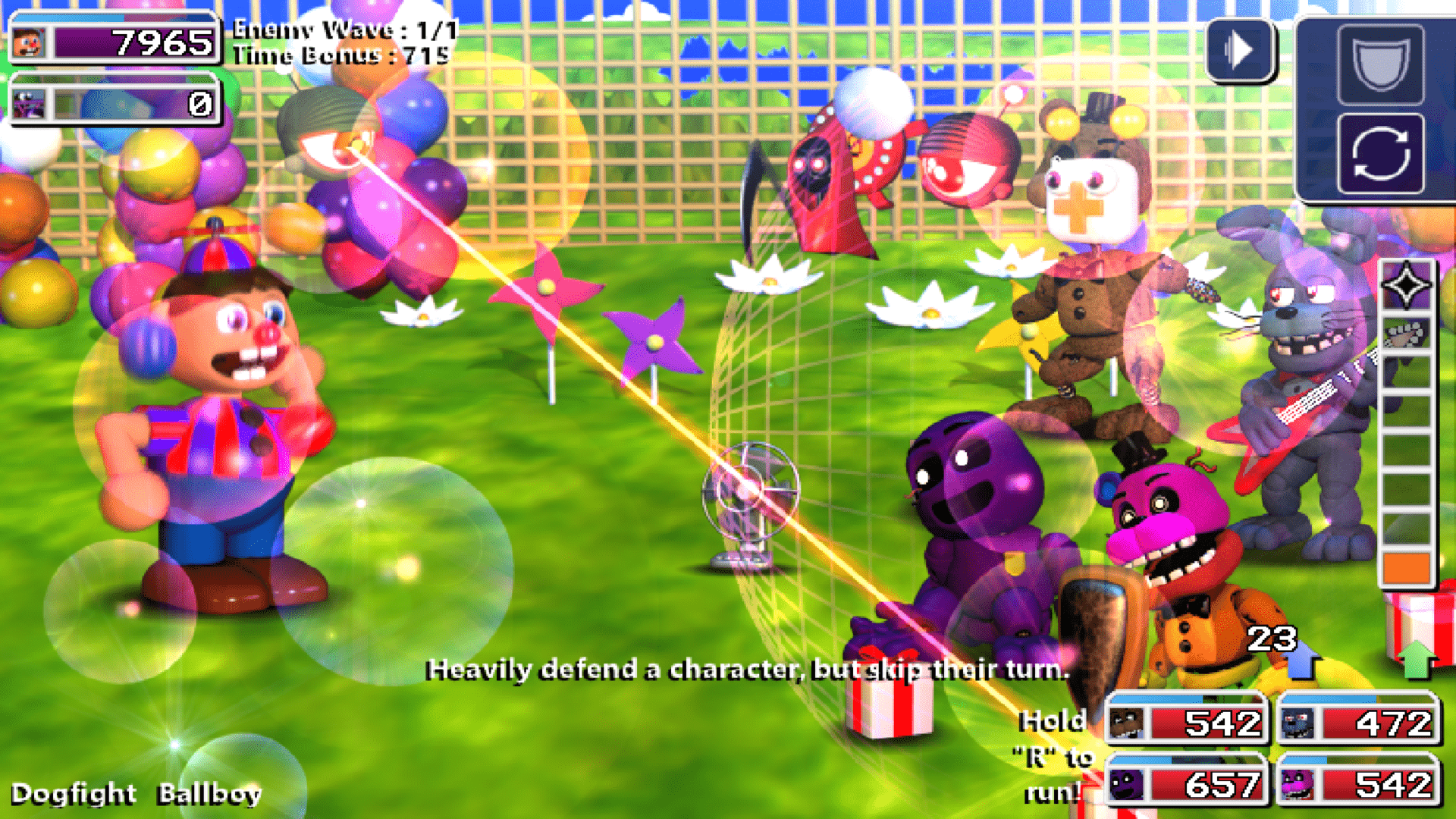
Task: Click Freddy's portrait on the 542 HP bar
Action: coord(1125,724)
